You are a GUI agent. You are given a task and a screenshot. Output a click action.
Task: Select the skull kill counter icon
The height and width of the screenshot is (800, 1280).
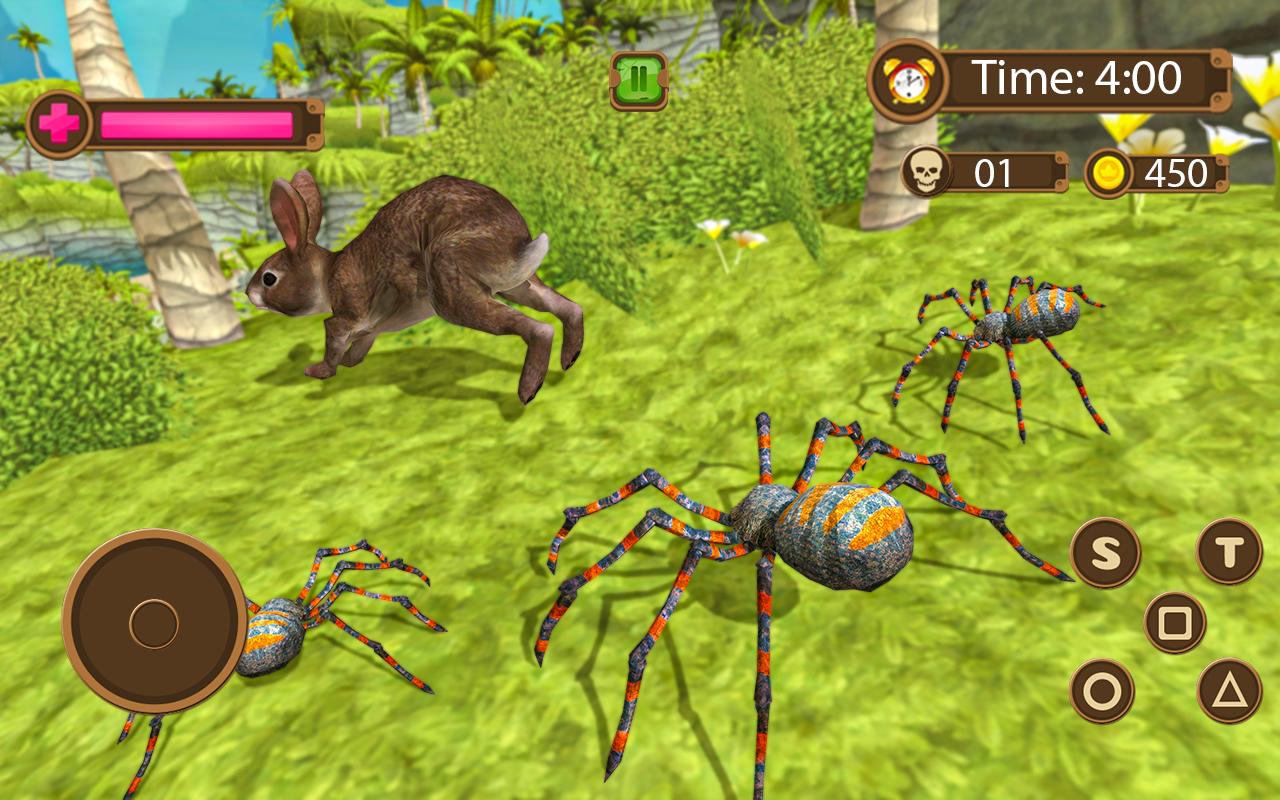[x=928, y=172]
